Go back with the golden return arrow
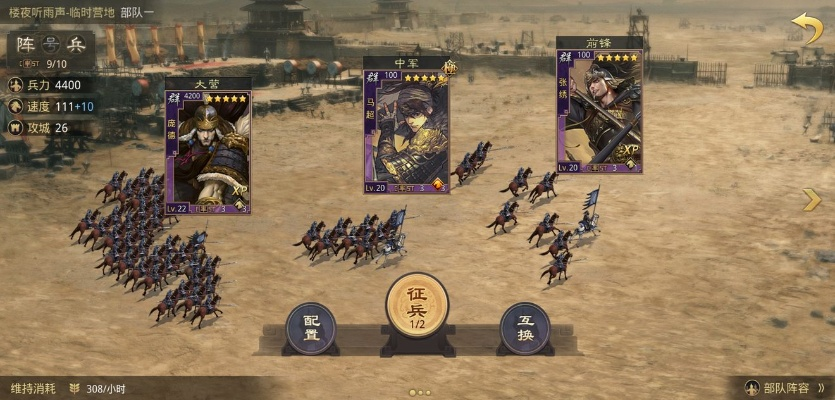The width and height of the screenshot is (835, 400). pyautogui.click(x=806, y=28)
